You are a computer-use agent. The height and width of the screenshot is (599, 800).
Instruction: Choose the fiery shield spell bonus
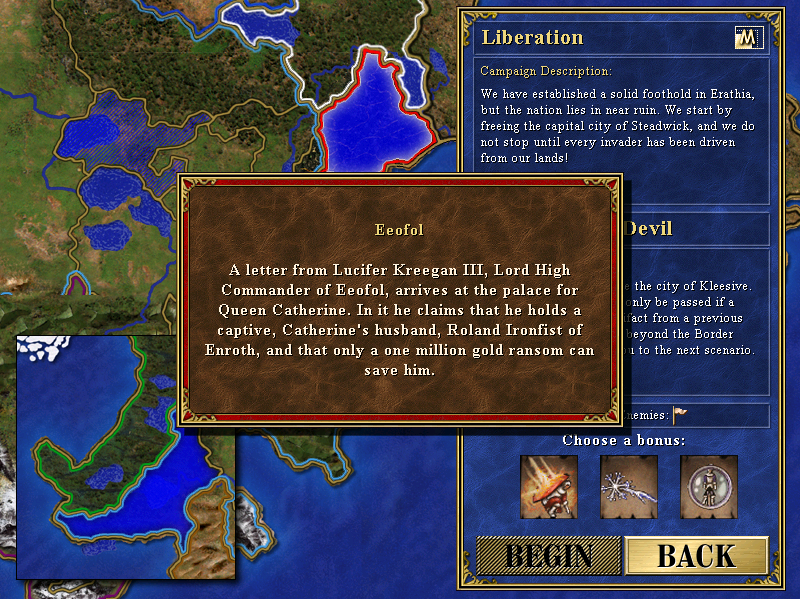tap(549, 485)
